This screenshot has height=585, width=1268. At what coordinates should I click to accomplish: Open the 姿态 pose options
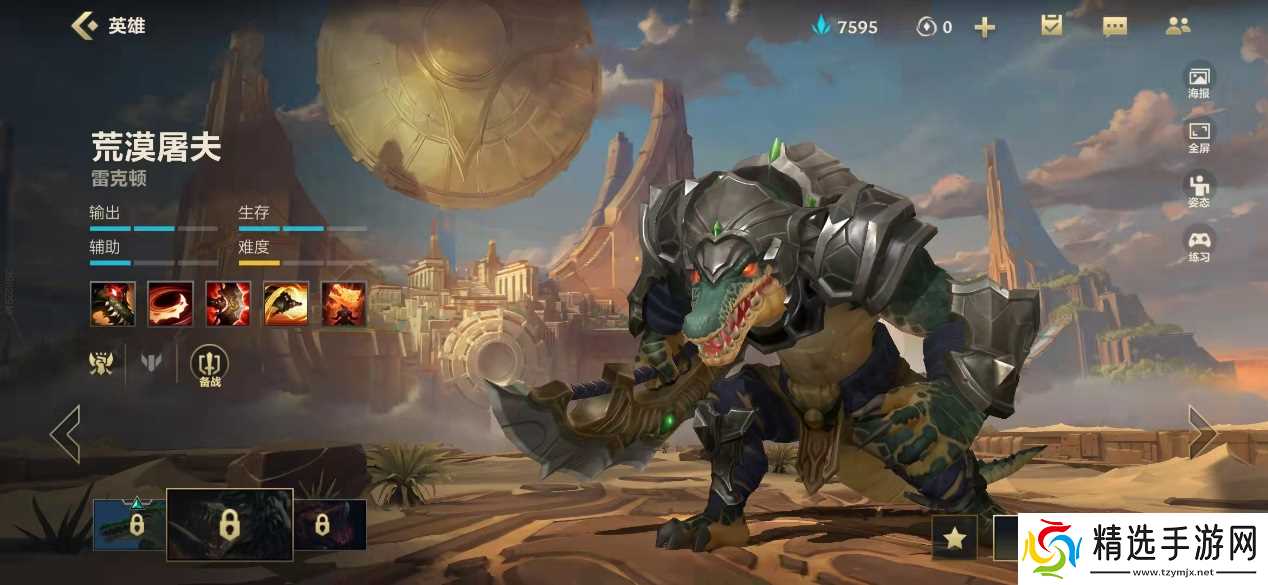point(1198,190)
